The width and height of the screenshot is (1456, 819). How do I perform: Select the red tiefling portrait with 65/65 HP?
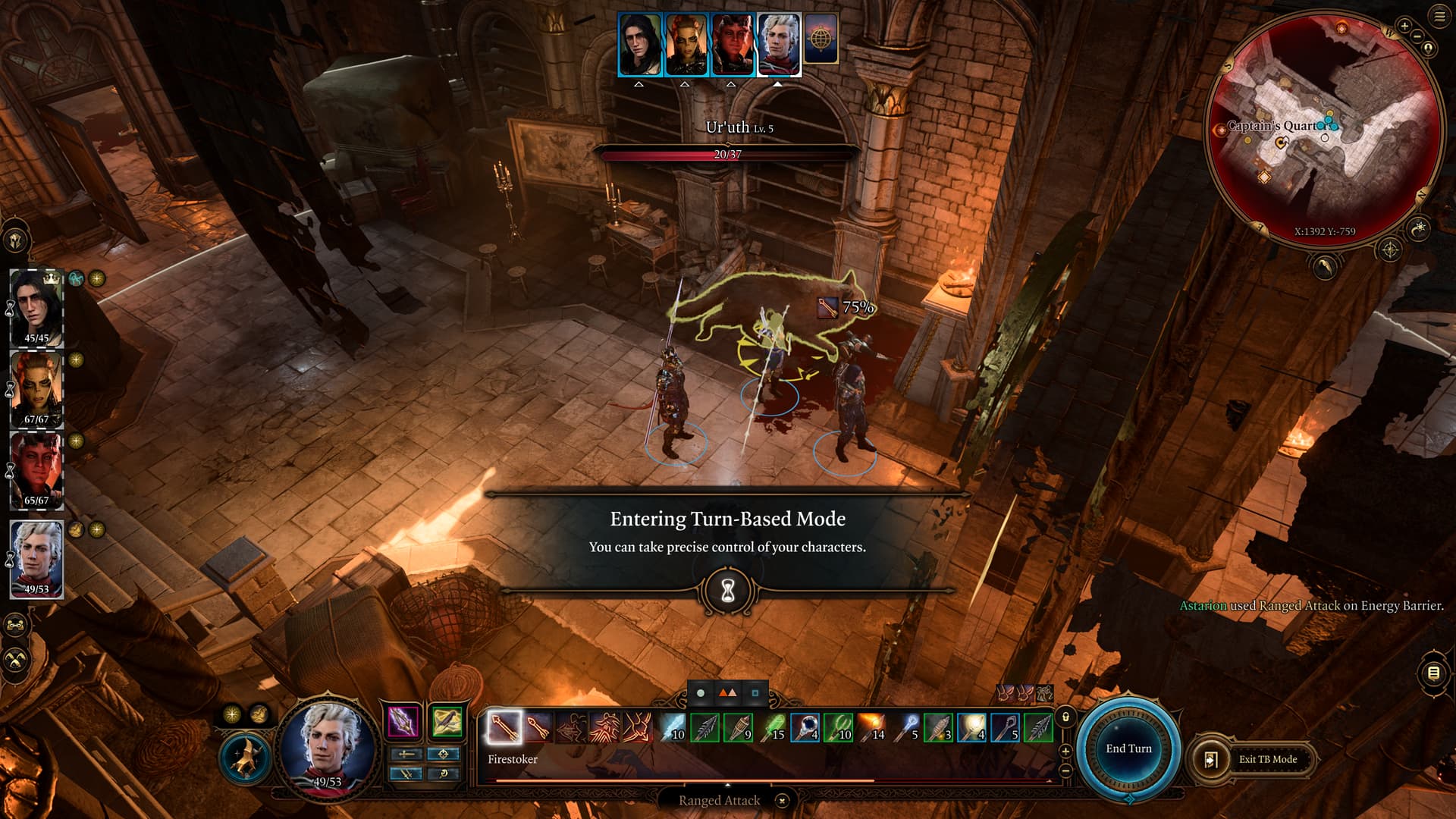(x=36, y=471)
